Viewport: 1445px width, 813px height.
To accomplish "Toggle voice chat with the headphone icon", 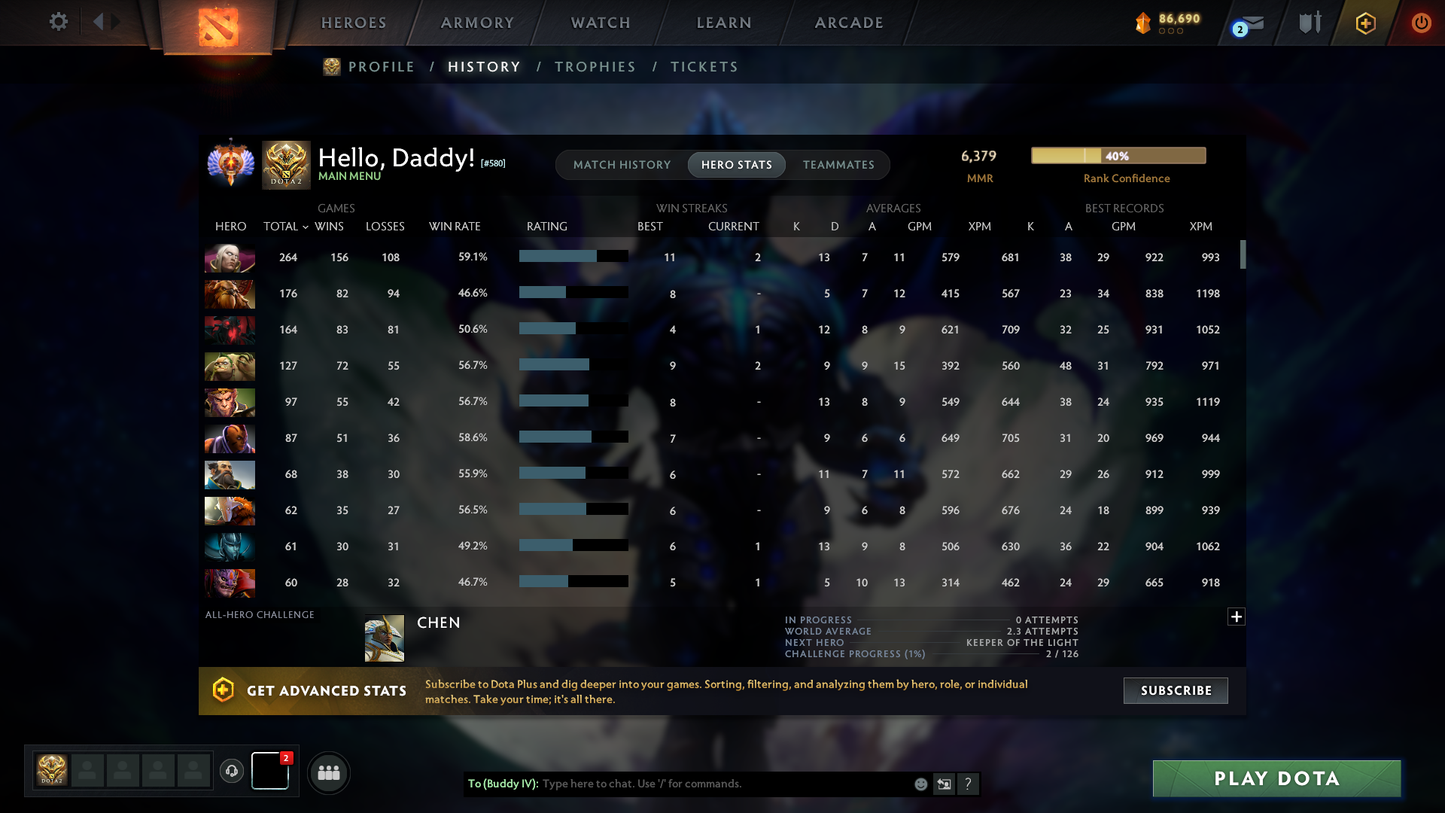I will click(x=232, y=771).
